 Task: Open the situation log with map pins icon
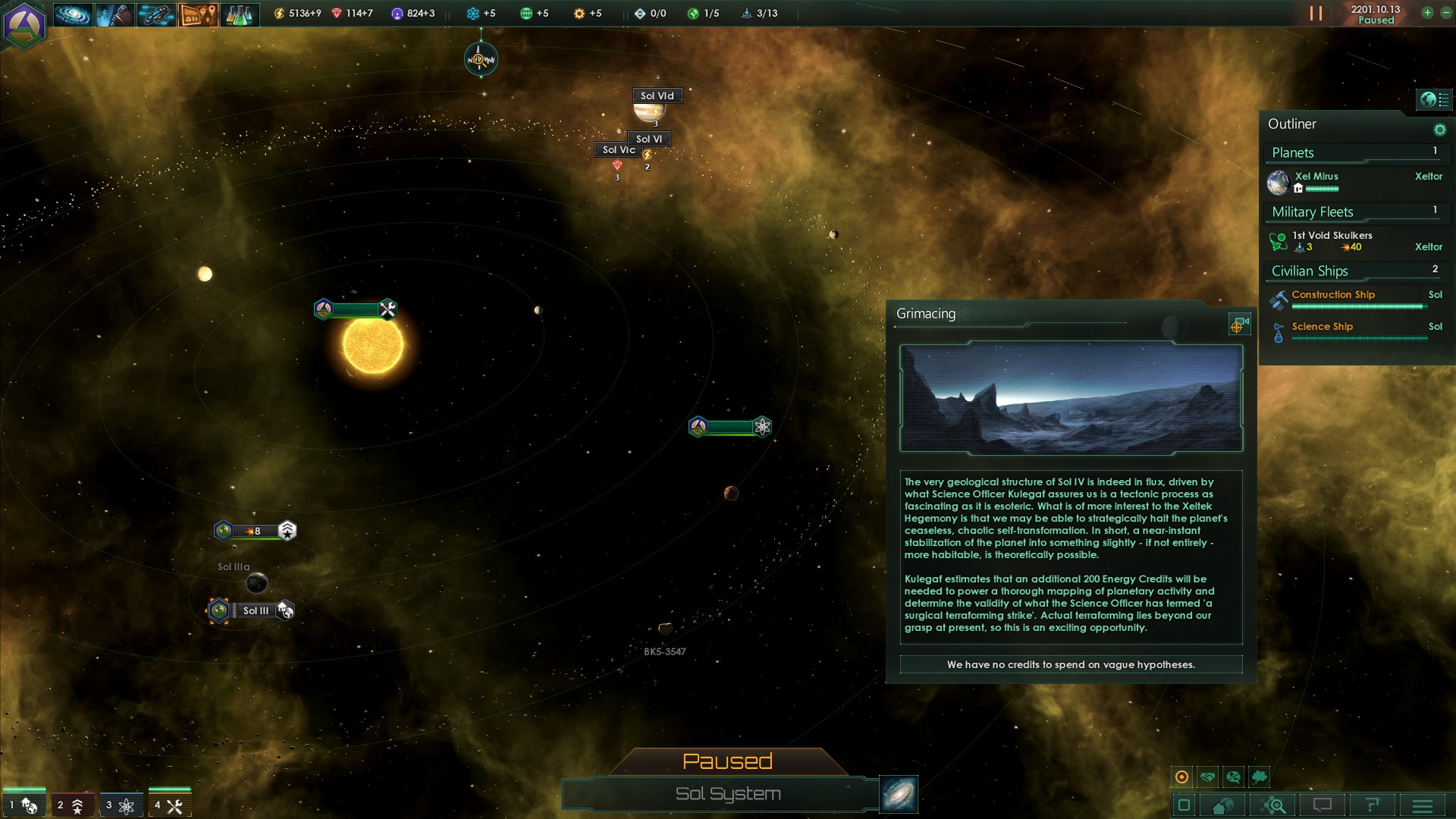coord(198,14)
